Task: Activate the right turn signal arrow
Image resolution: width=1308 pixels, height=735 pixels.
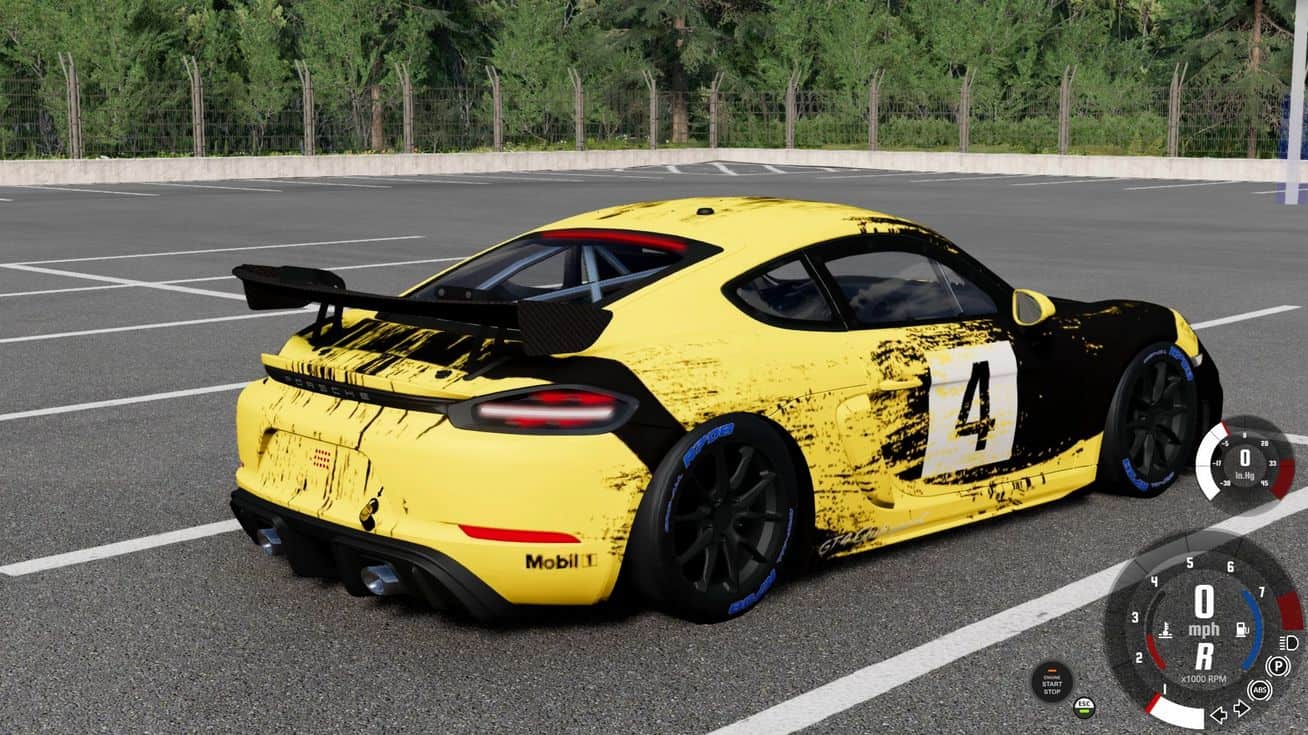Action: (1242, 709)
